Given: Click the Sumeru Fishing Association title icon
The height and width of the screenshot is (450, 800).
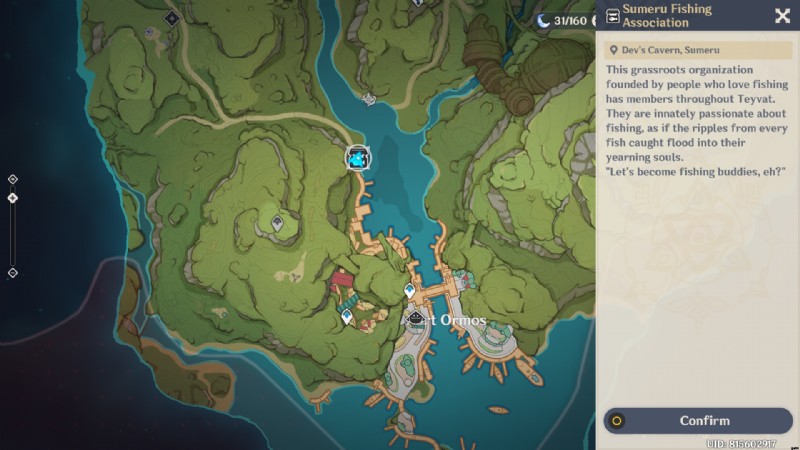Looking at the screenshot, I should (x=612, y=16).
